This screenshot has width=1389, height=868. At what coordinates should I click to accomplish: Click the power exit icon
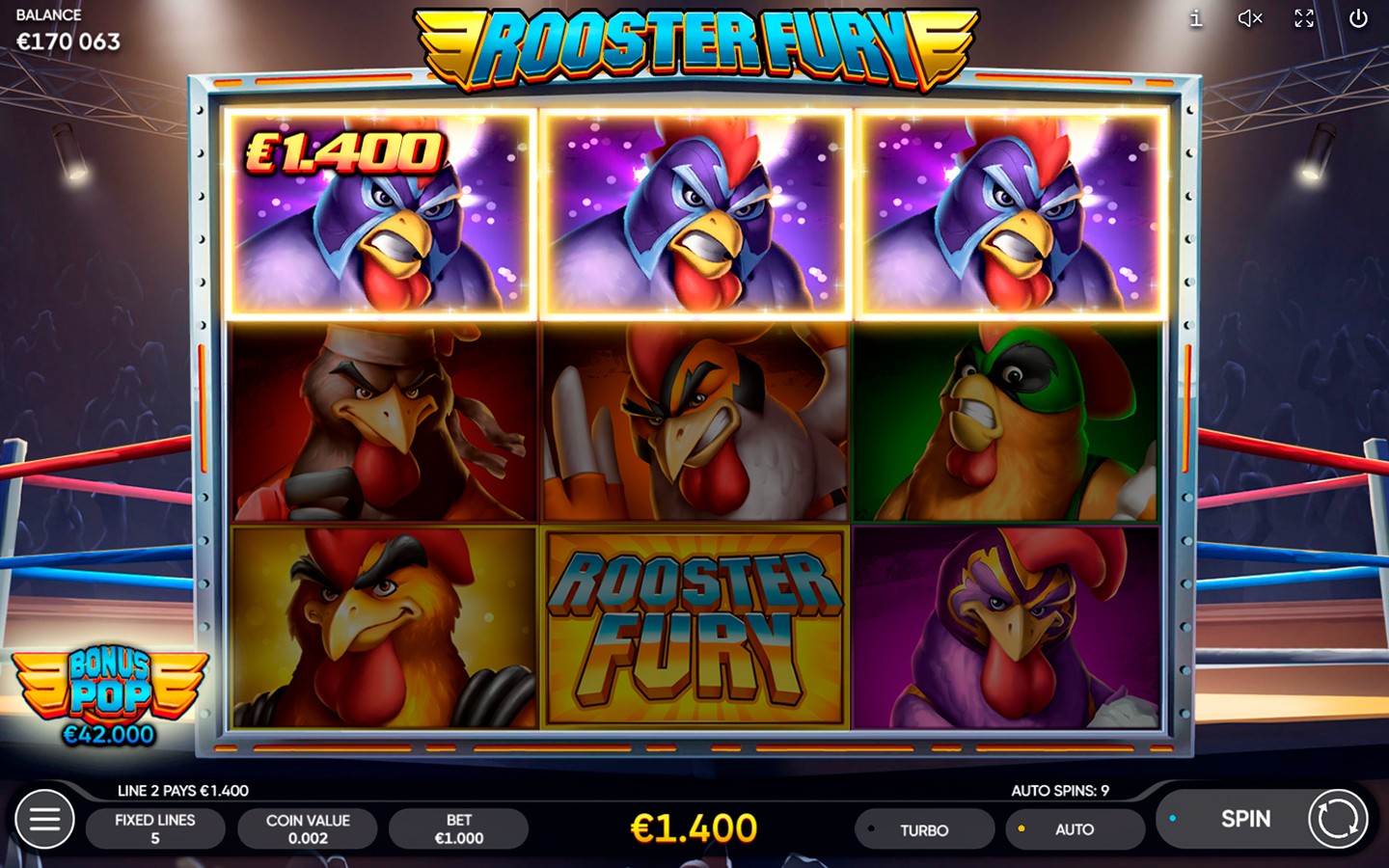pyautogui.click(x=1359, y=17)
